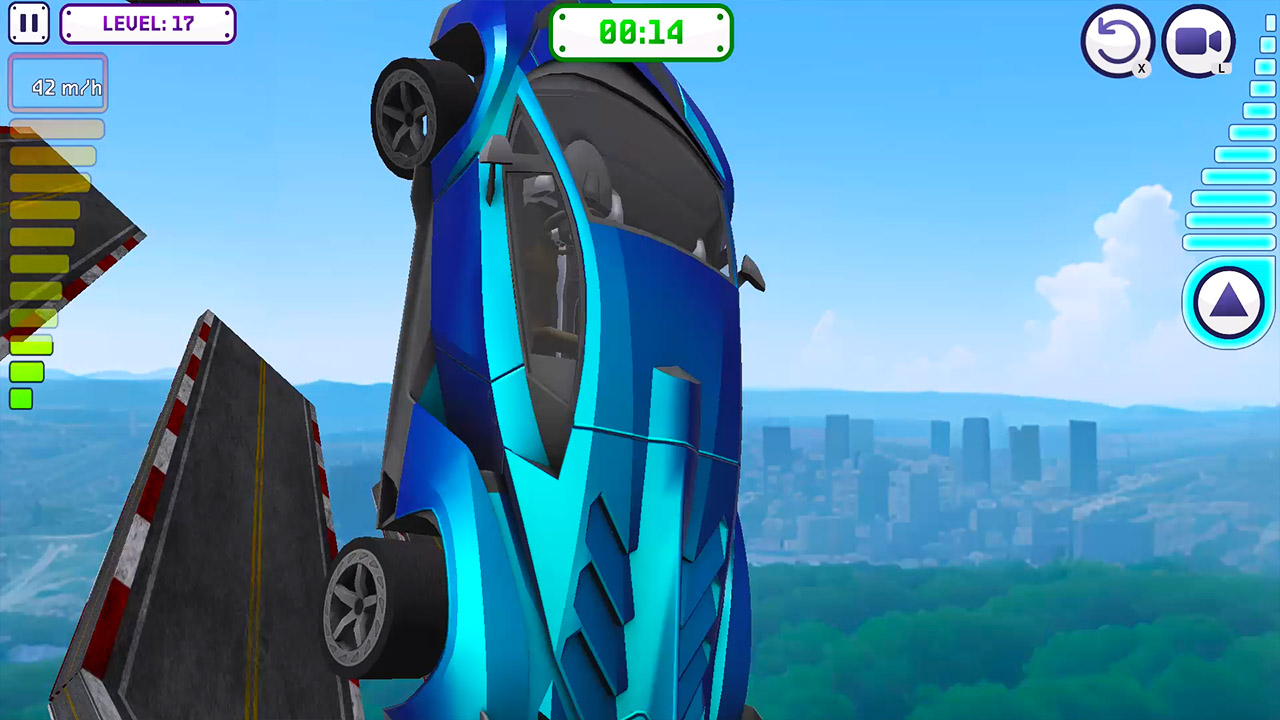Image resolution: width=1280 pixels, height=720 pixels.
Task: Click the lowest green speed bar segment
Action: pos(21,399)
